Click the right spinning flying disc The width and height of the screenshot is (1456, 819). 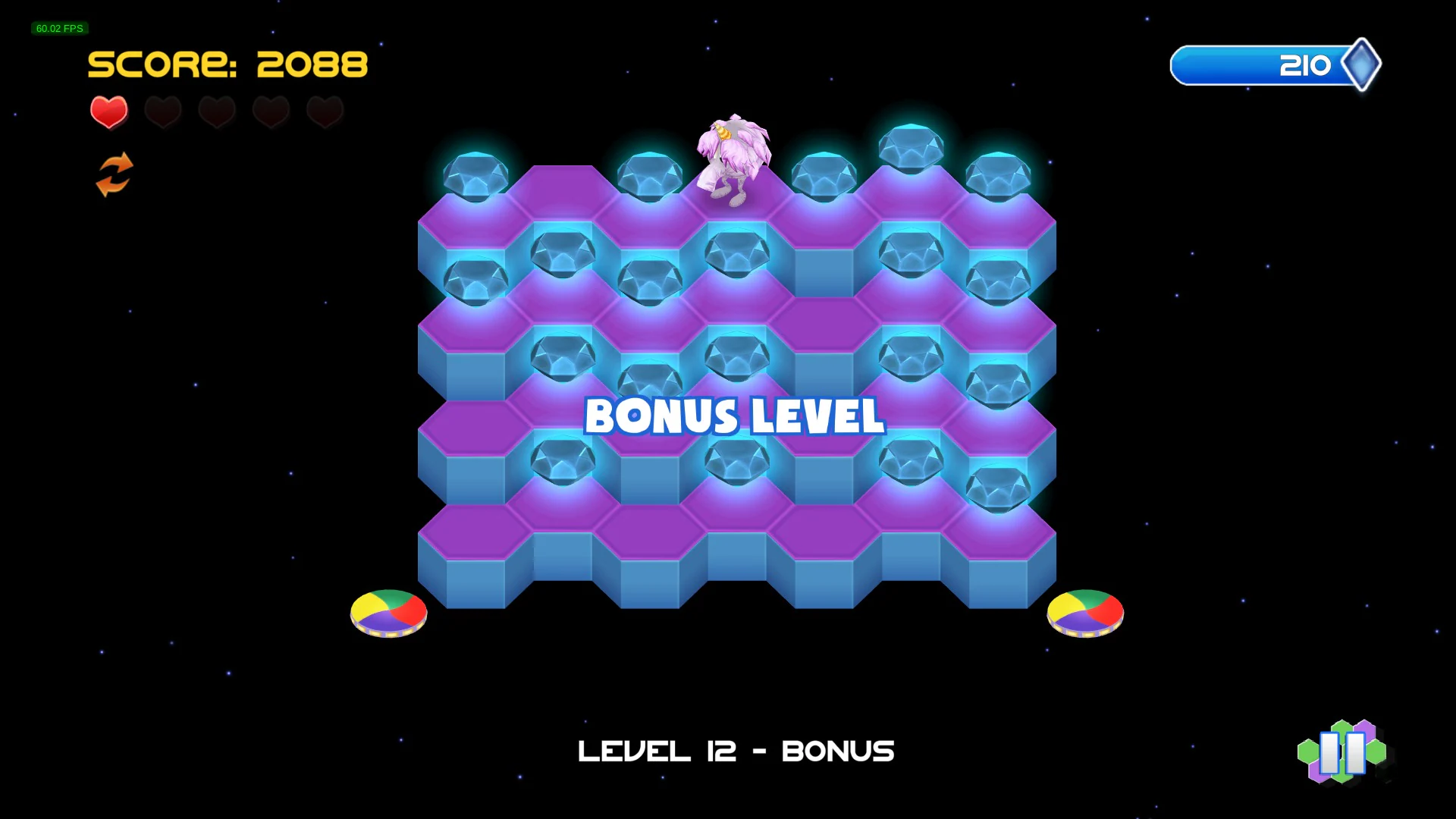(1084, 613)
